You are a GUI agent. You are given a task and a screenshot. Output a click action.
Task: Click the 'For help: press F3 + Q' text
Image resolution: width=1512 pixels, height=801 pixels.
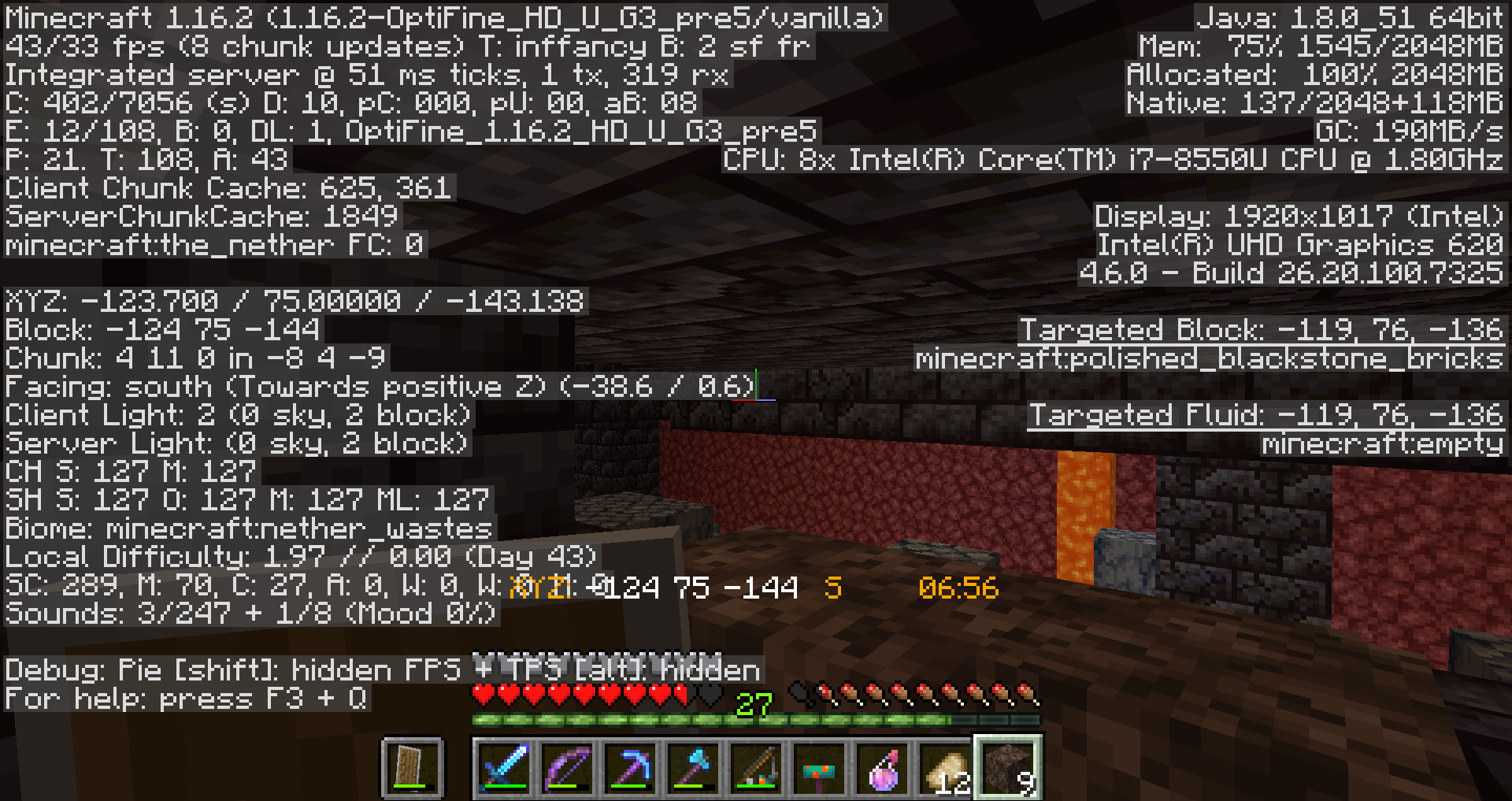[187, 698]
